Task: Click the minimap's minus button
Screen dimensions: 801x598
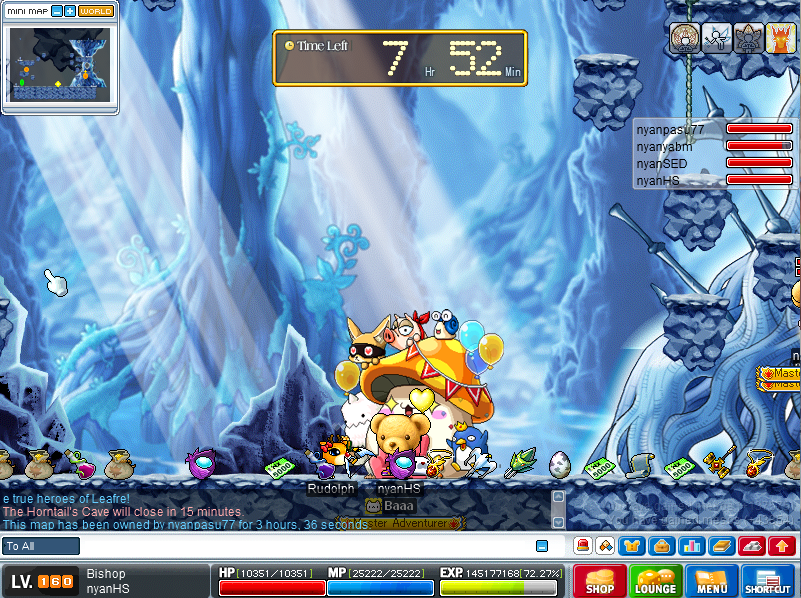Action: (x=56, y=11)
